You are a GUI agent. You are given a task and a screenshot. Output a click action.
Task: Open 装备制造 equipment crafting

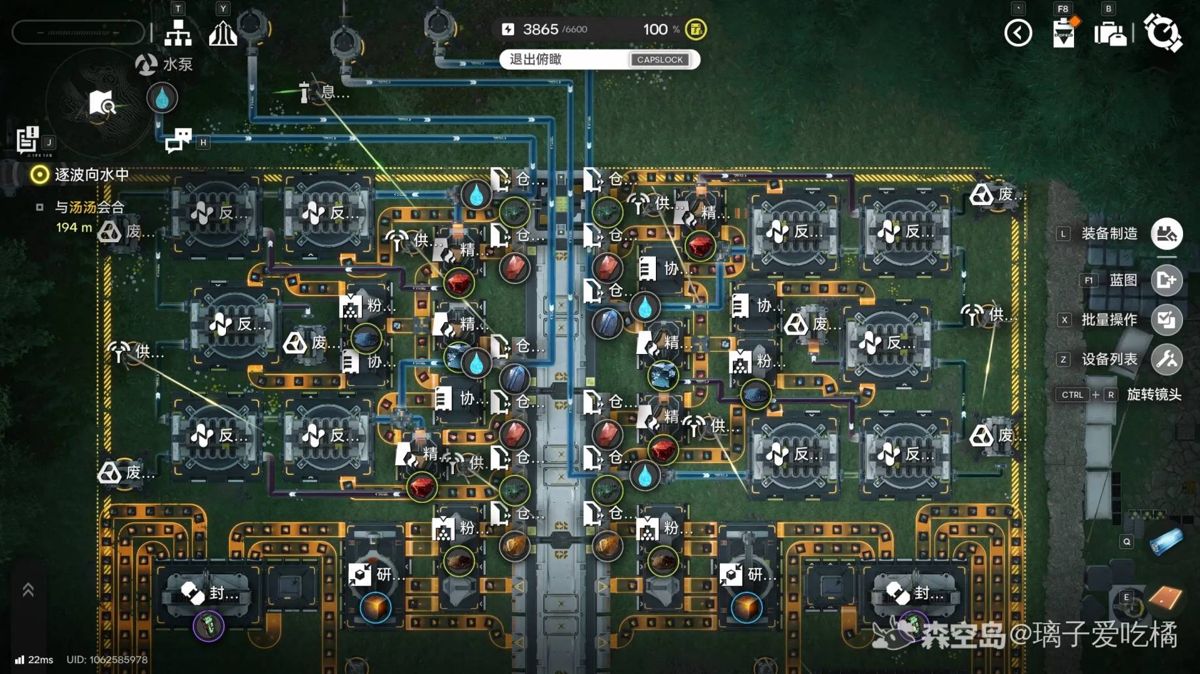[x=1166, y=234]
